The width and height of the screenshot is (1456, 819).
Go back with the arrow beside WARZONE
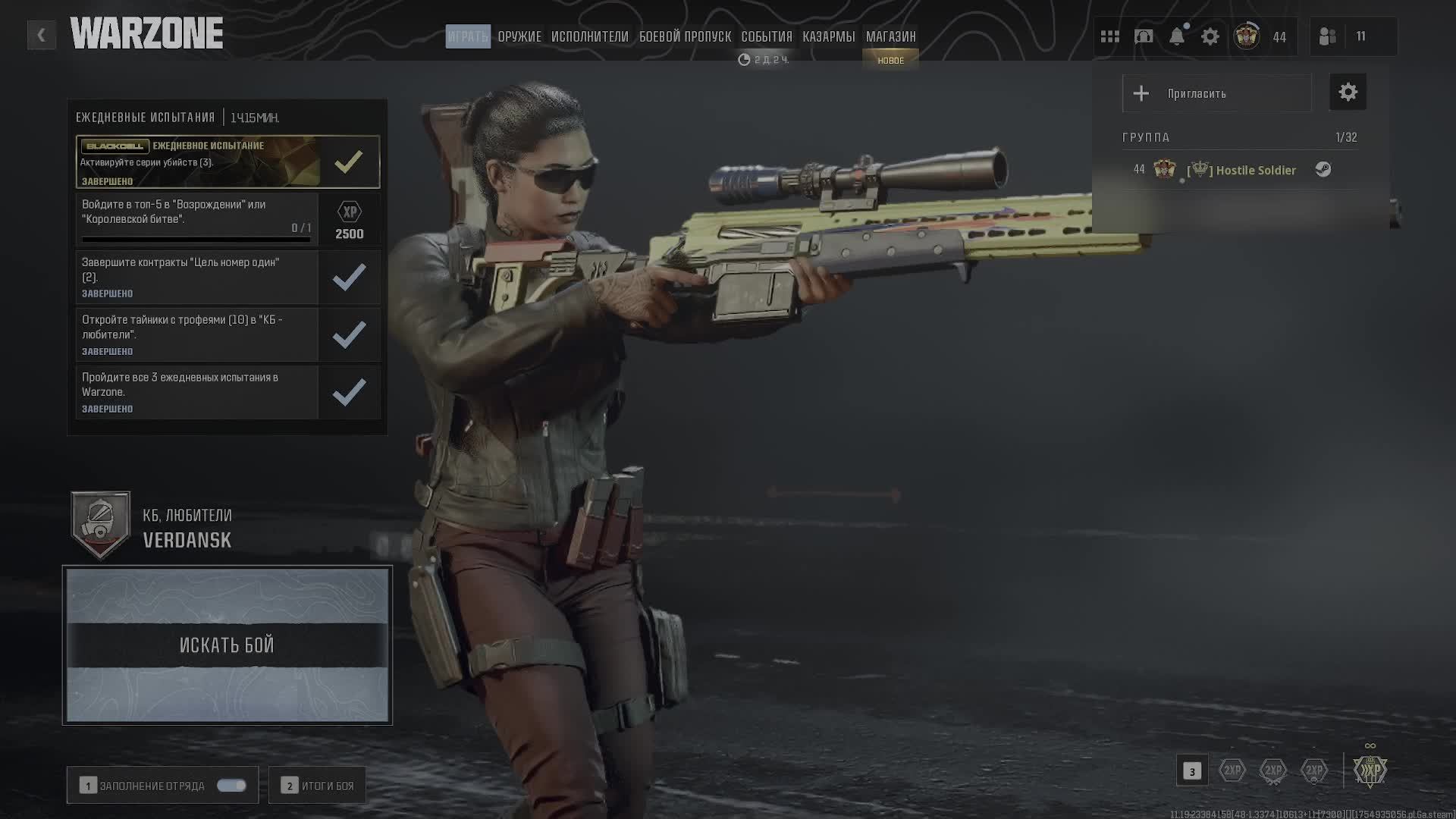click(41, 35)
